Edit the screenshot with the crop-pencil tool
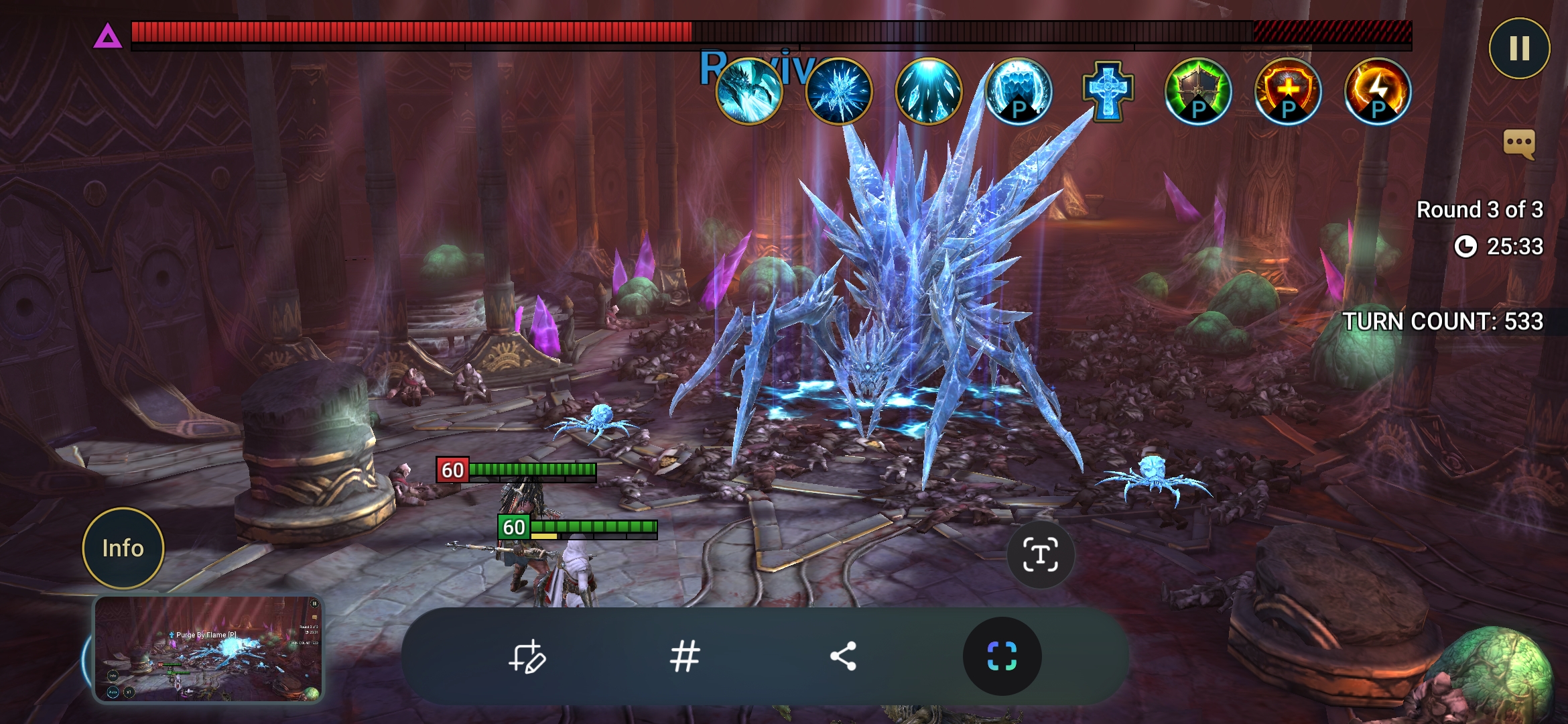The height and width of the screenshot is (724, 1568). coord(527,656)
